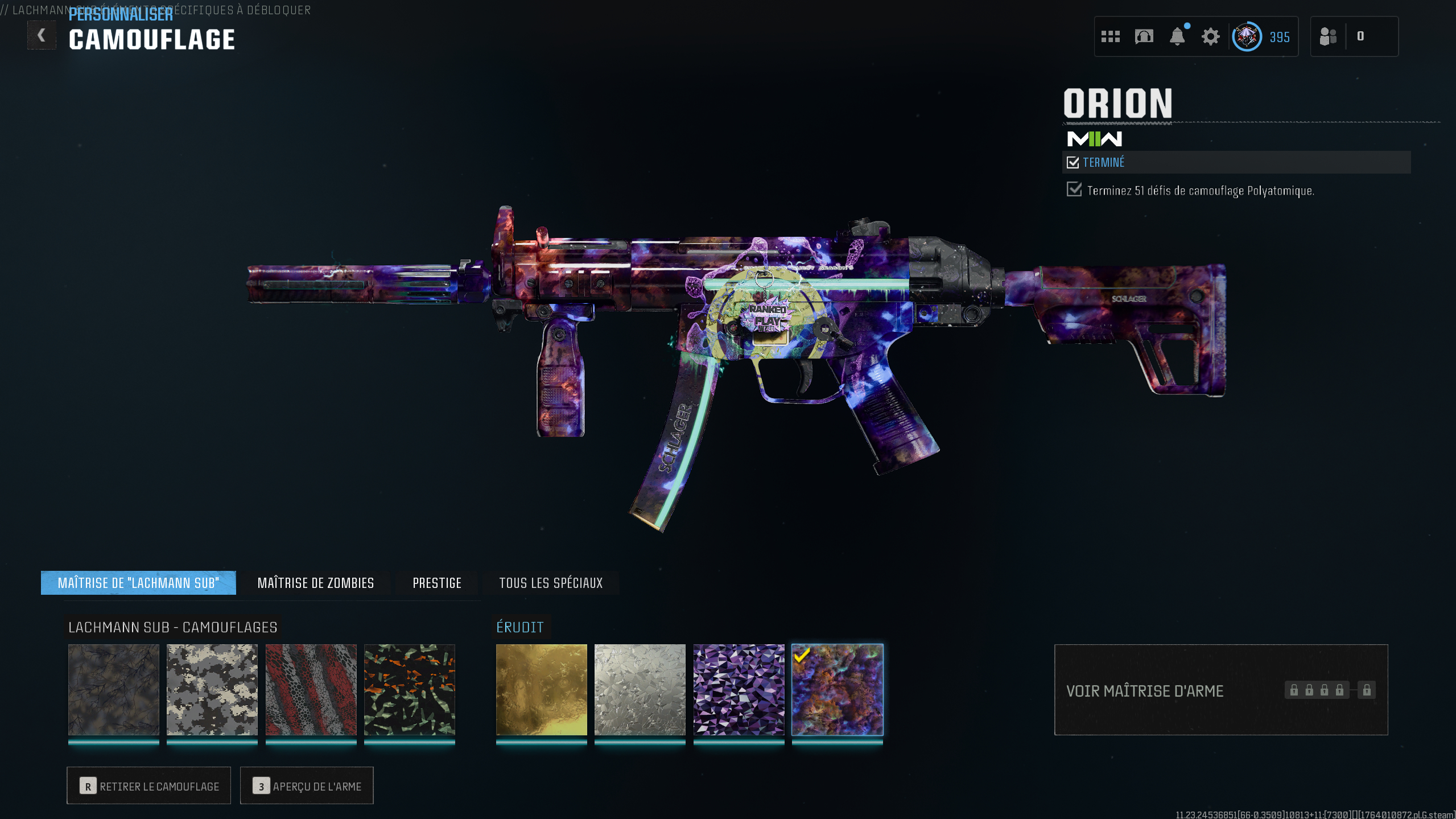The height and width of the screenshot is (819, 1456).
Task: Go back with the arrow button
Action: click(42, 35)
